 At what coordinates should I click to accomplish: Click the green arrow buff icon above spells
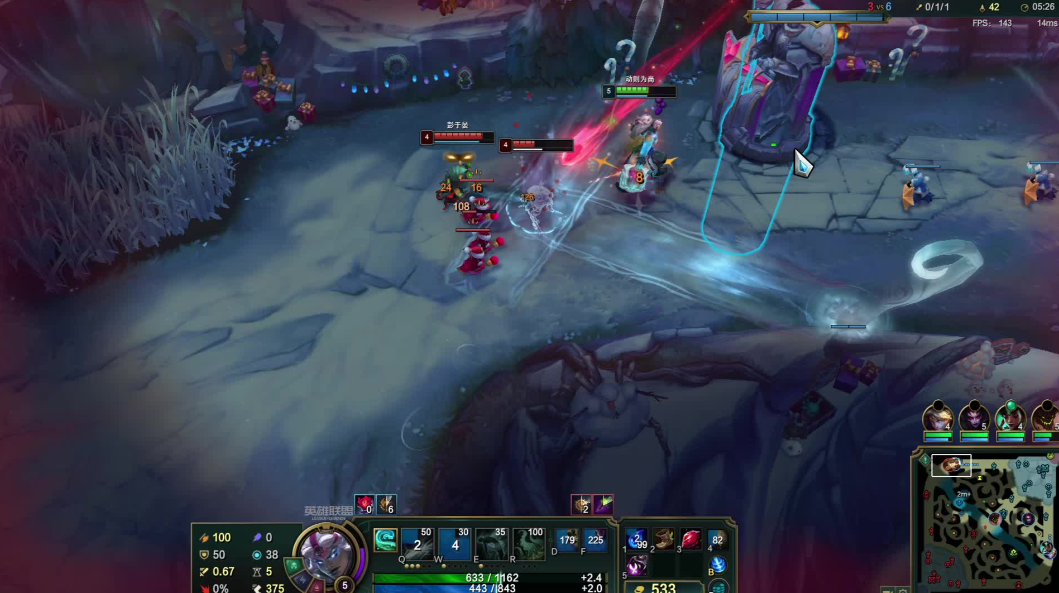tap(603, 505)
